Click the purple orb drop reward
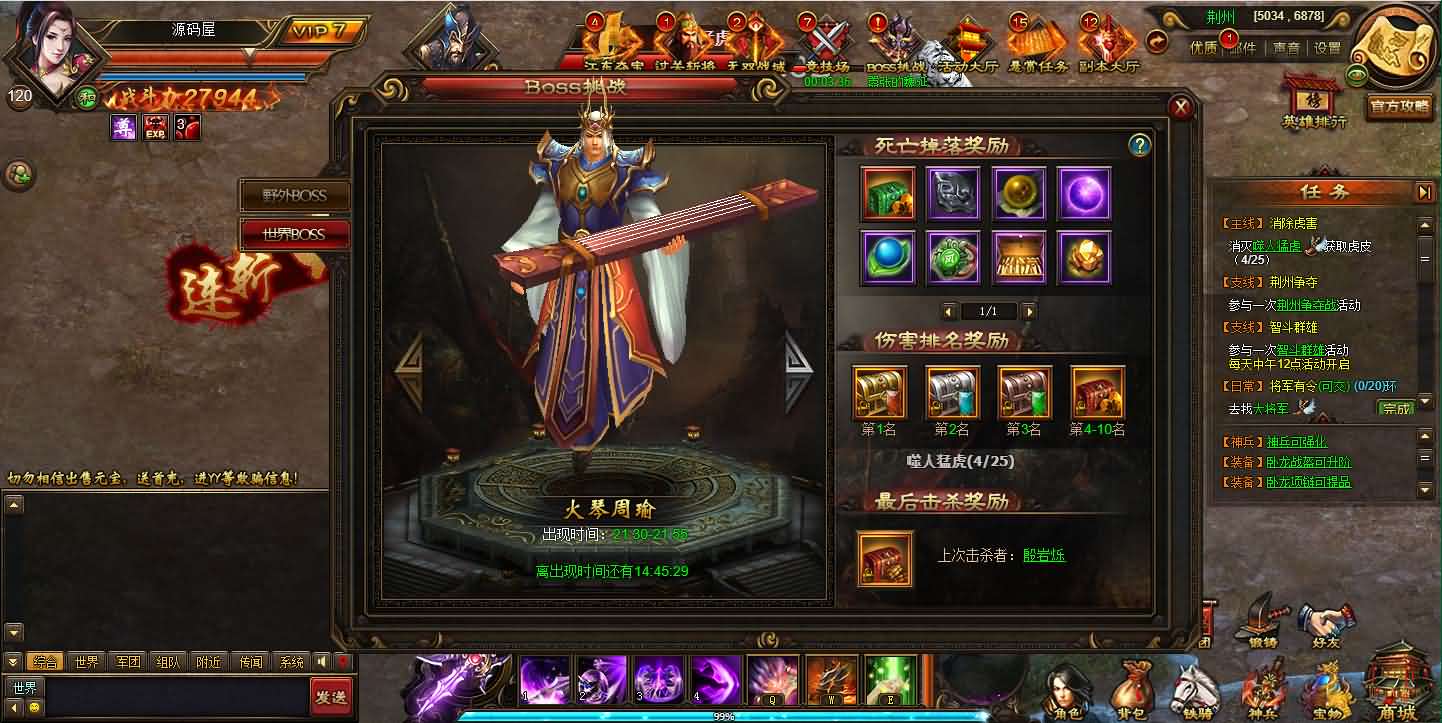This screenshot has width=1442, height=723. coord(1084,193)
